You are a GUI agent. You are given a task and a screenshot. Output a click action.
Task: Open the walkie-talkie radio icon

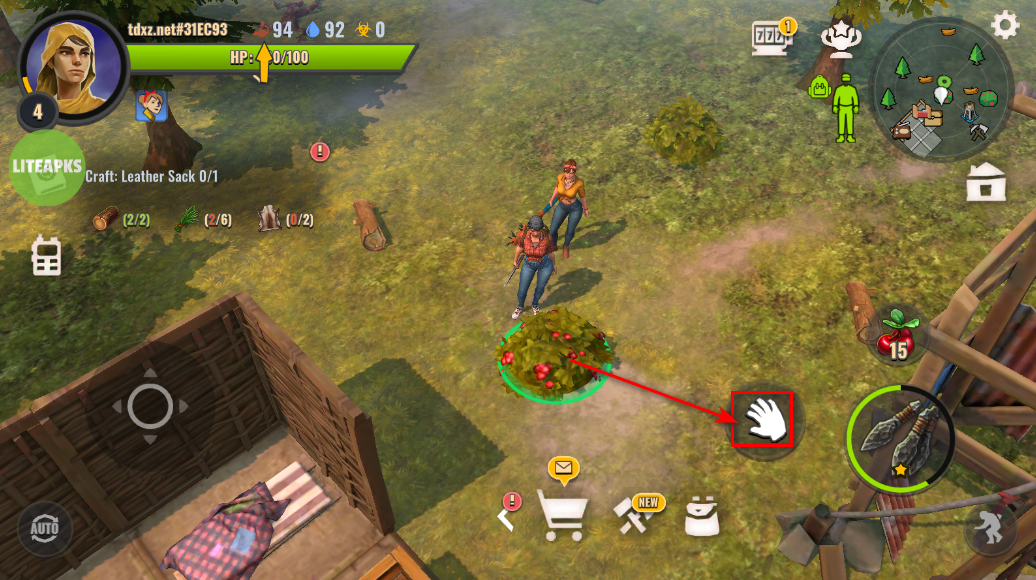click(x=46, y=256)
